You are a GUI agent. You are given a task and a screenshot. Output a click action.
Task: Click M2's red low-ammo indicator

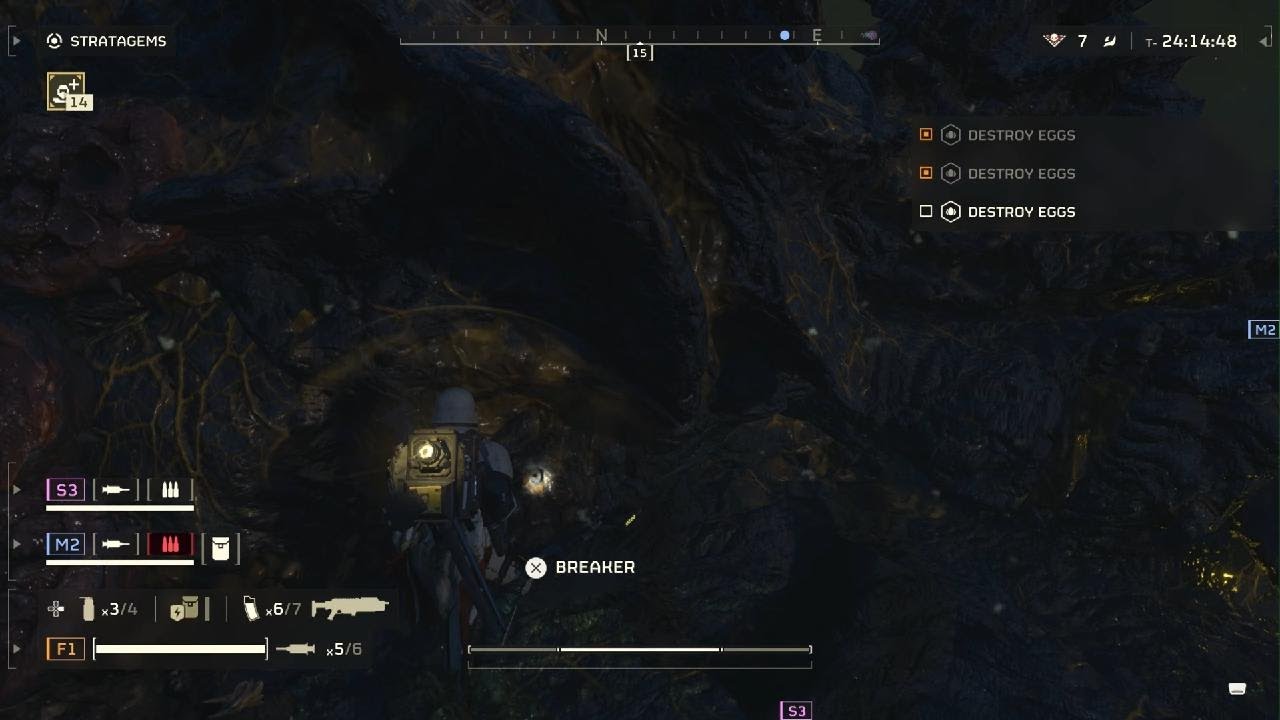coord(170,545)
